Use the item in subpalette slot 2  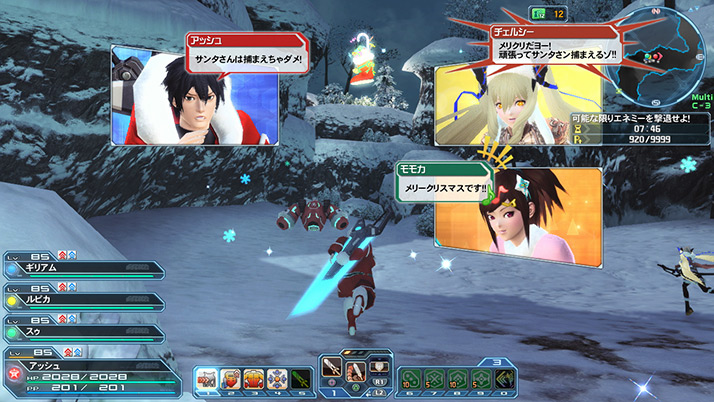(232, 378)
